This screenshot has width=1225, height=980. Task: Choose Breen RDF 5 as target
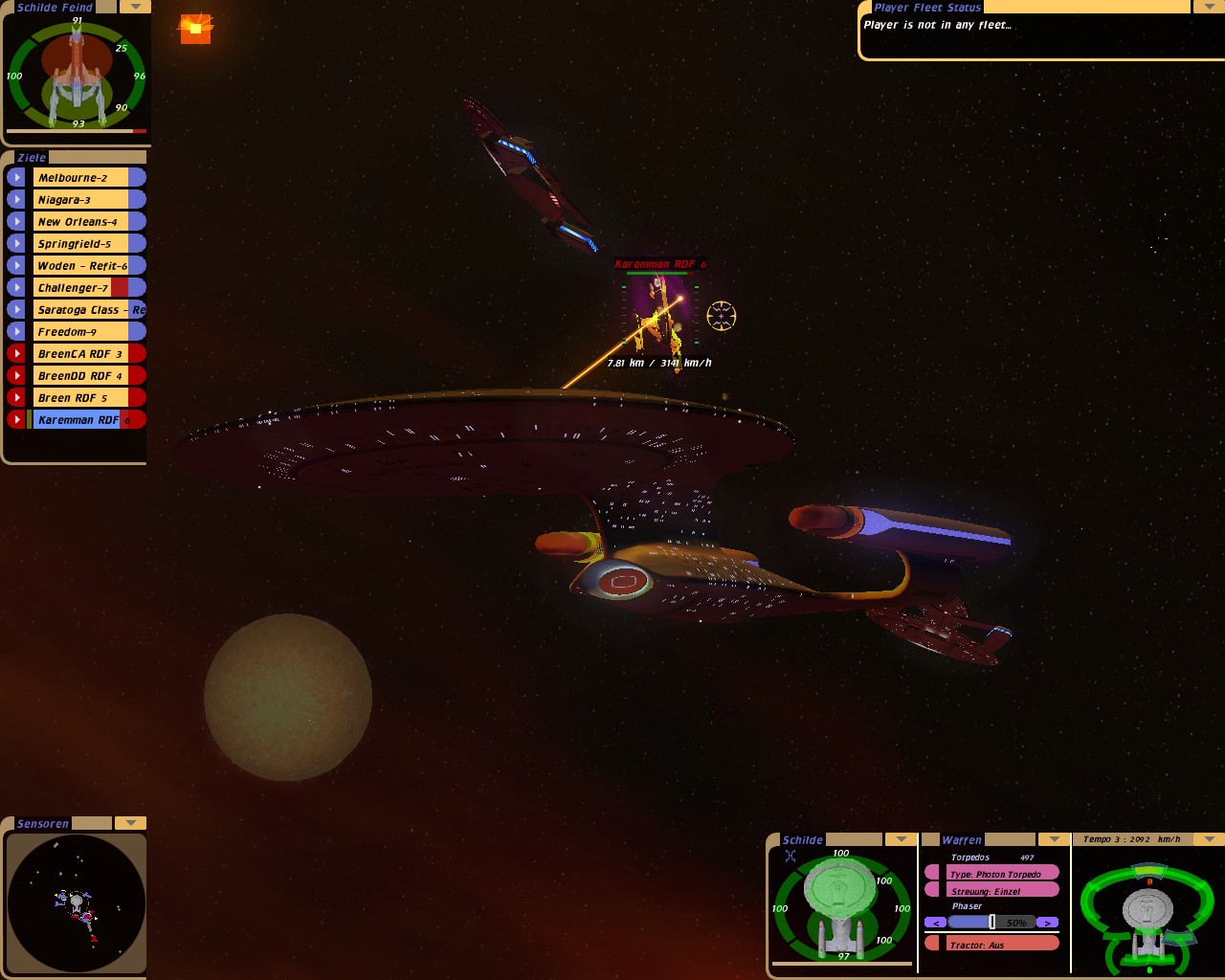[x=81, y=398]
